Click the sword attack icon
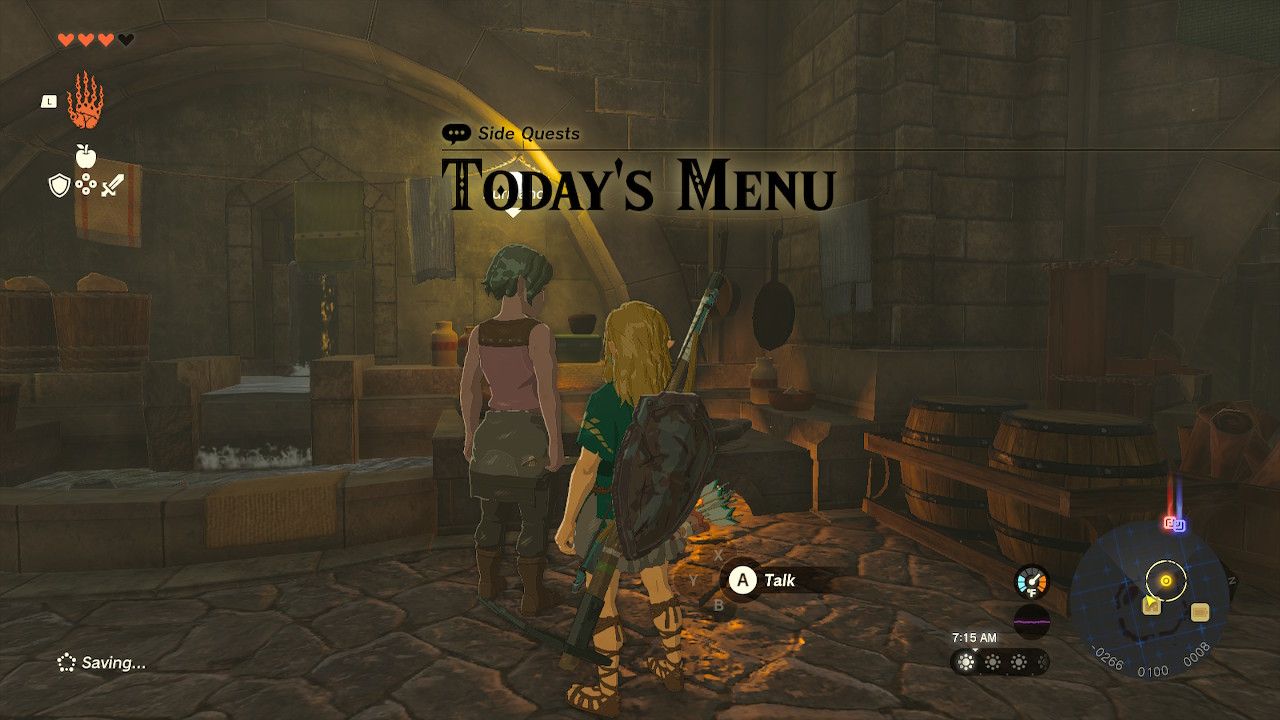 pyautogui.click(x=112, y=184)
